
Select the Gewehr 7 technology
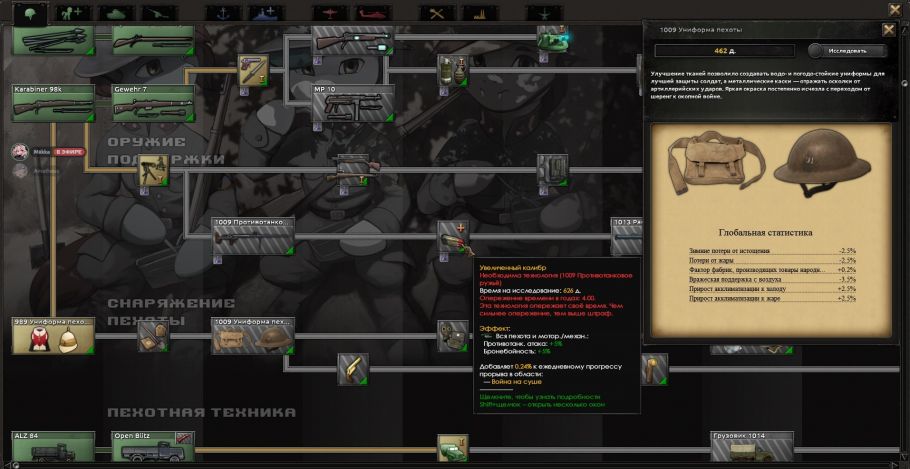(152, 103)
